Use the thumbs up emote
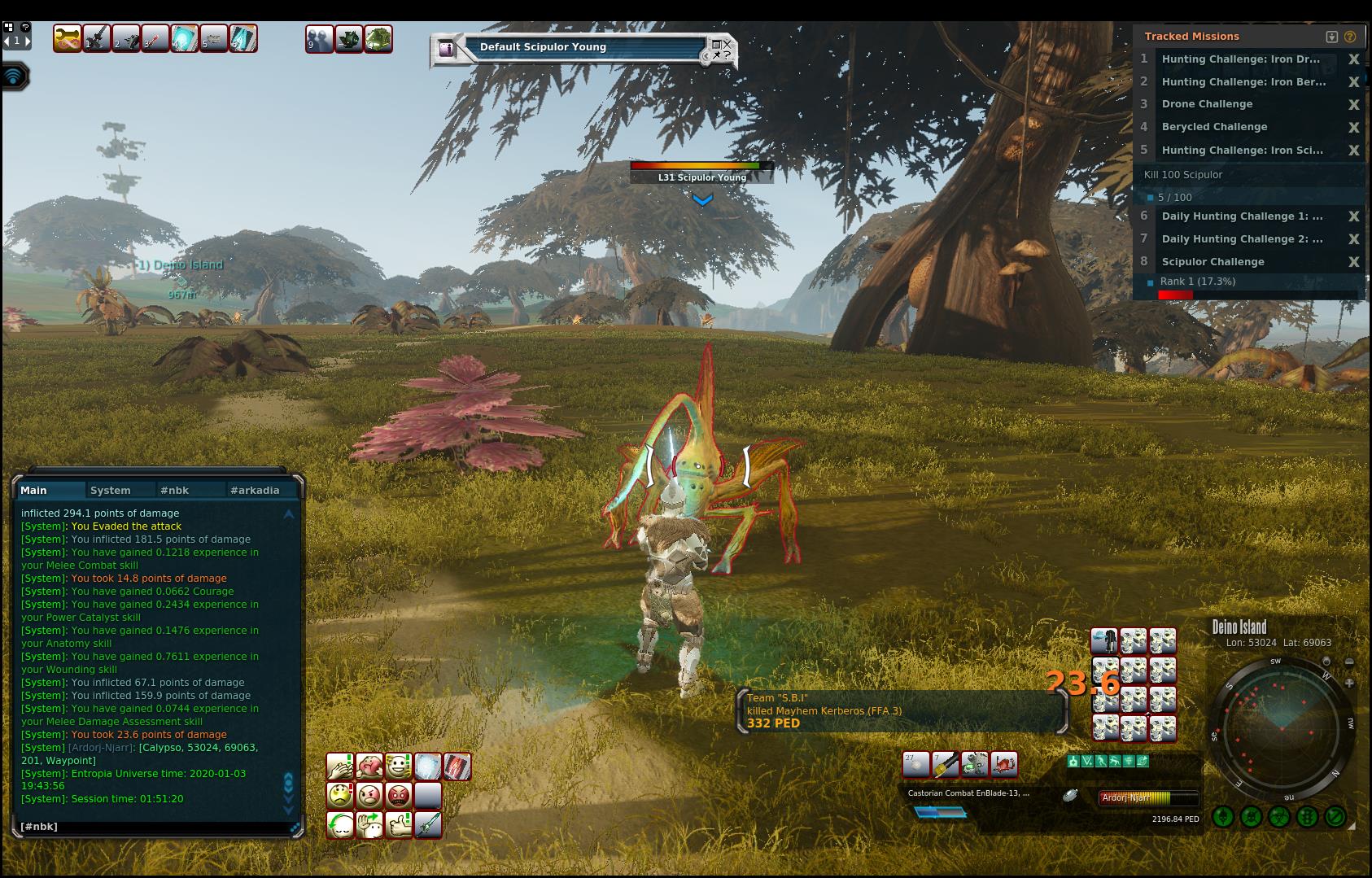1372x878 pixels. coord(398,825)
